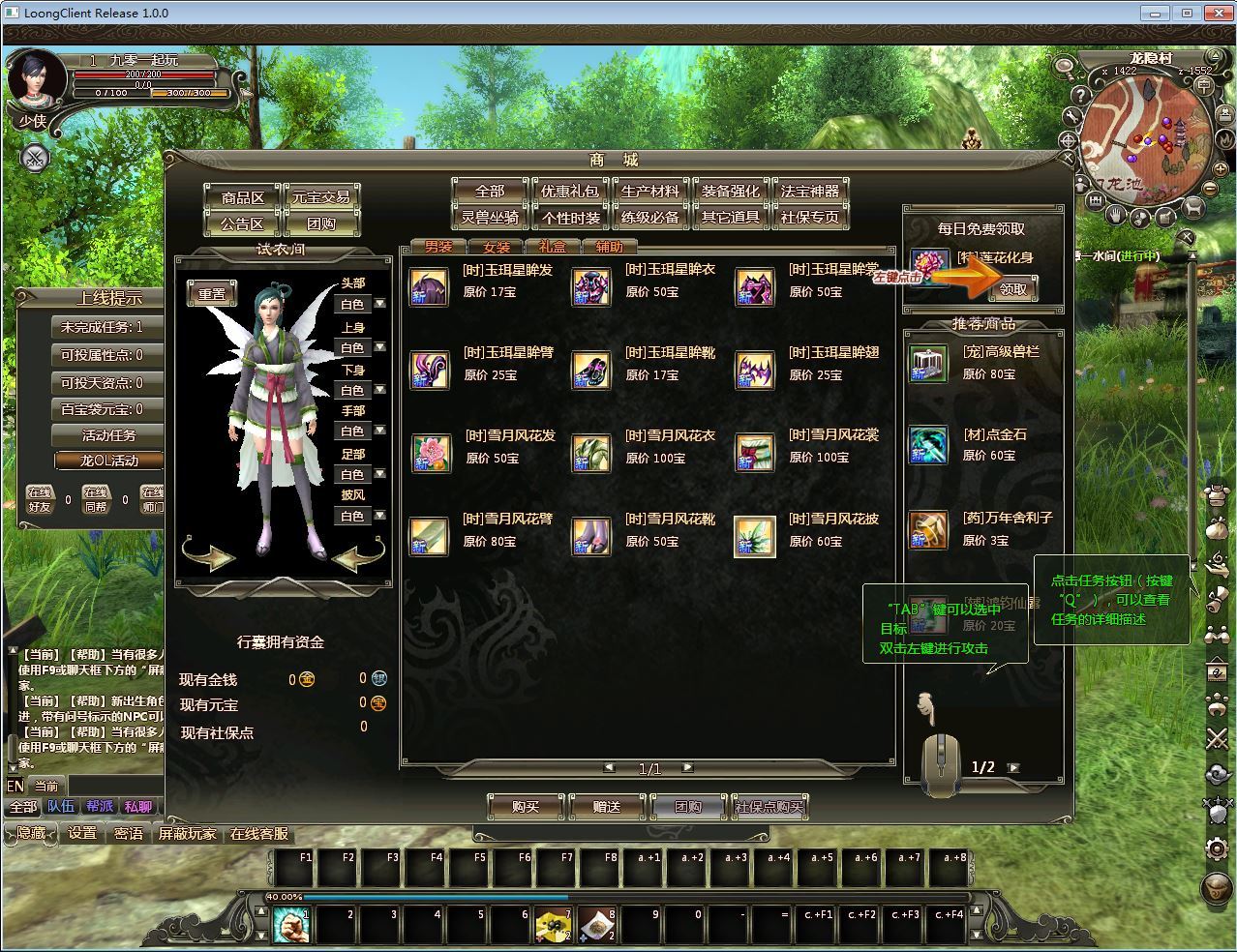
Task: Open the 头部 color dropdown
Action: pos(379,304)
